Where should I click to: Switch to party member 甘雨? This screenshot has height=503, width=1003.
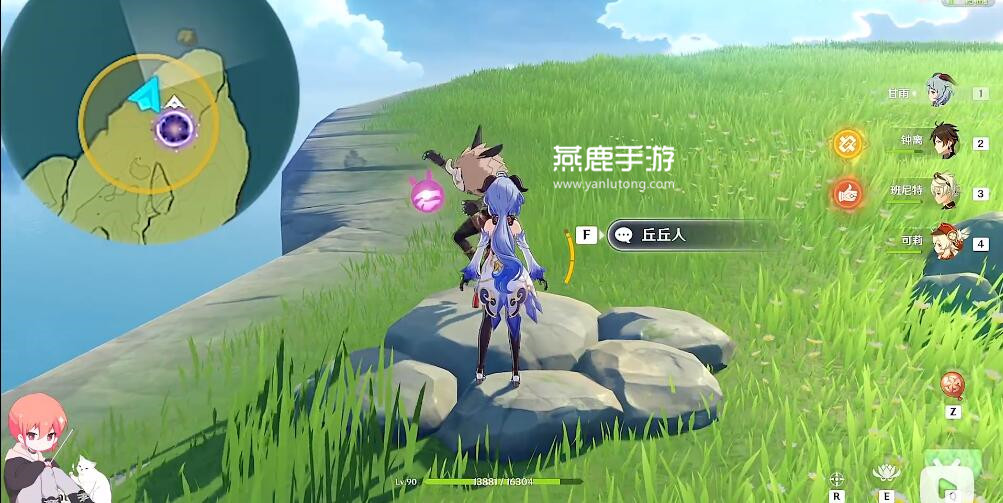point(941,90)
